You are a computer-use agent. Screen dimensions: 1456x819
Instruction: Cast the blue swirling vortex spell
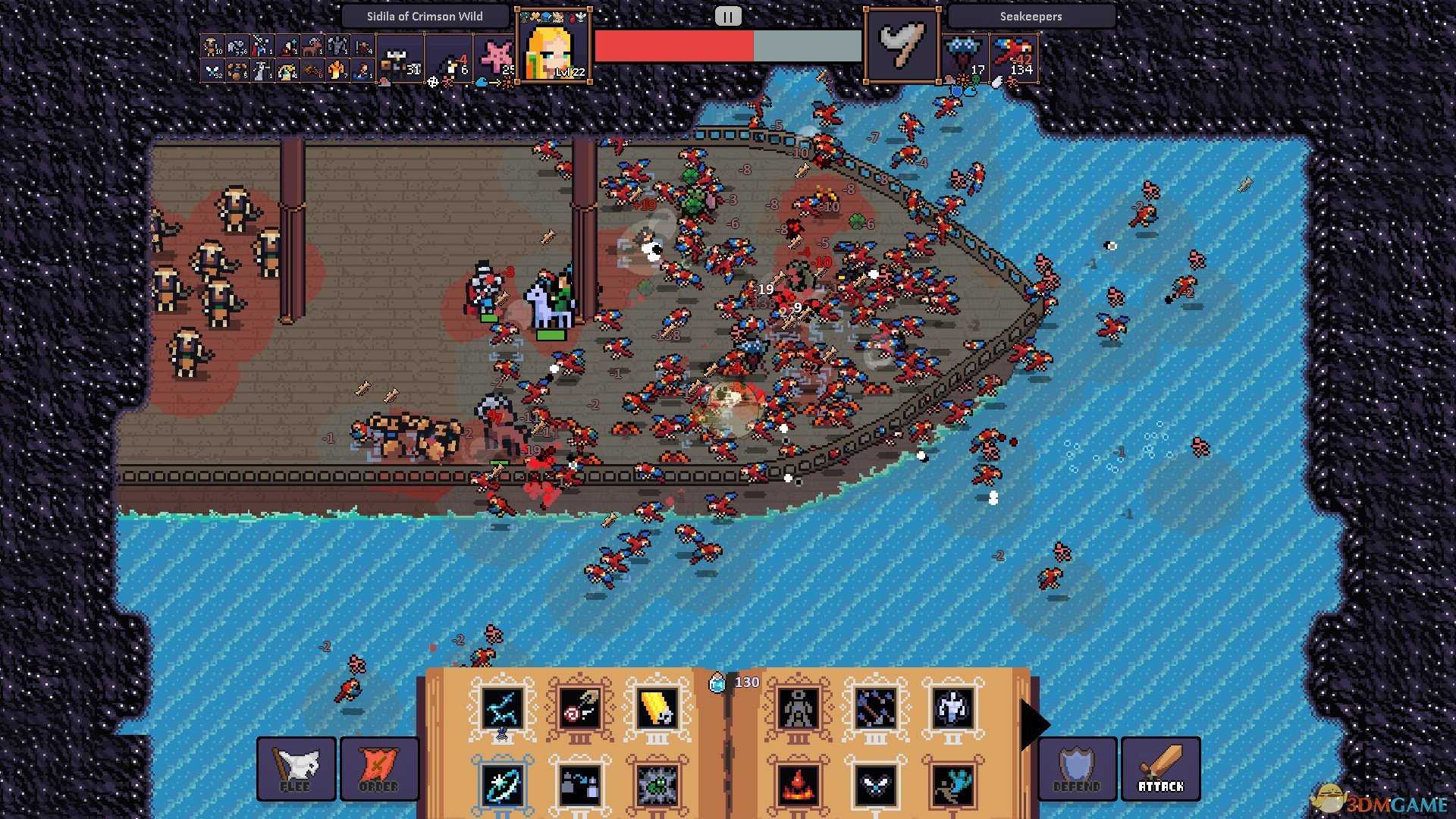[x=502, y=784]
